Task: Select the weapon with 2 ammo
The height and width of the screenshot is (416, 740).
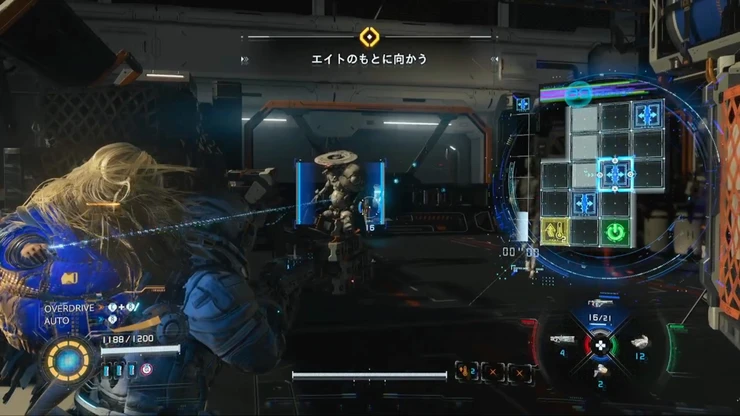Action: coord(601,372)
